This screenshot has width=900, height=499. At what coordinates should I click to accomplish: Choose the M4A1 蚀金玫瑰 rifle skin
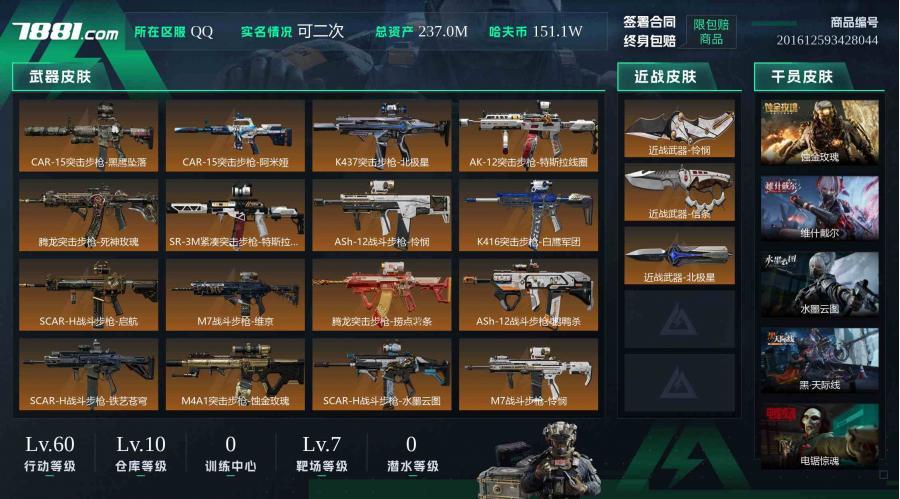(x=235, y=375)
